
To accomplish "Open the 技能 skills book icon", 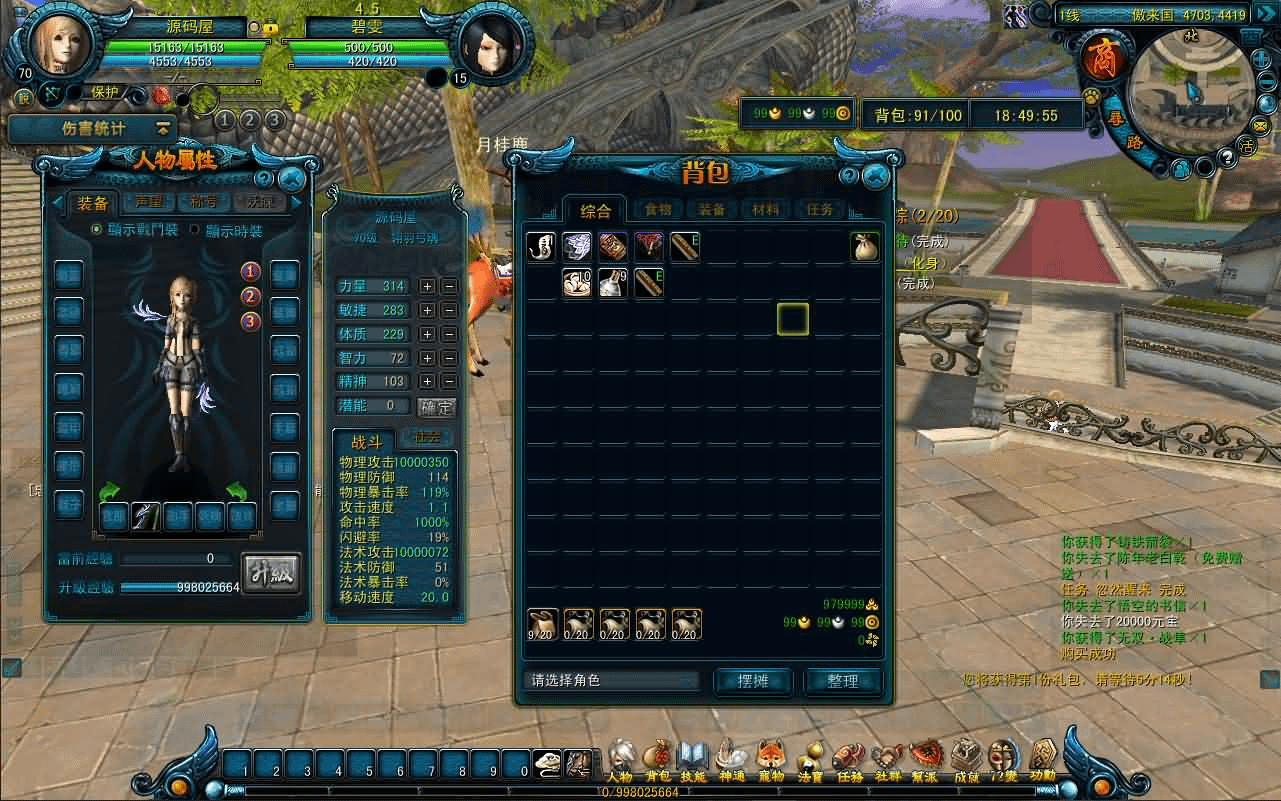I will [692, 758].
